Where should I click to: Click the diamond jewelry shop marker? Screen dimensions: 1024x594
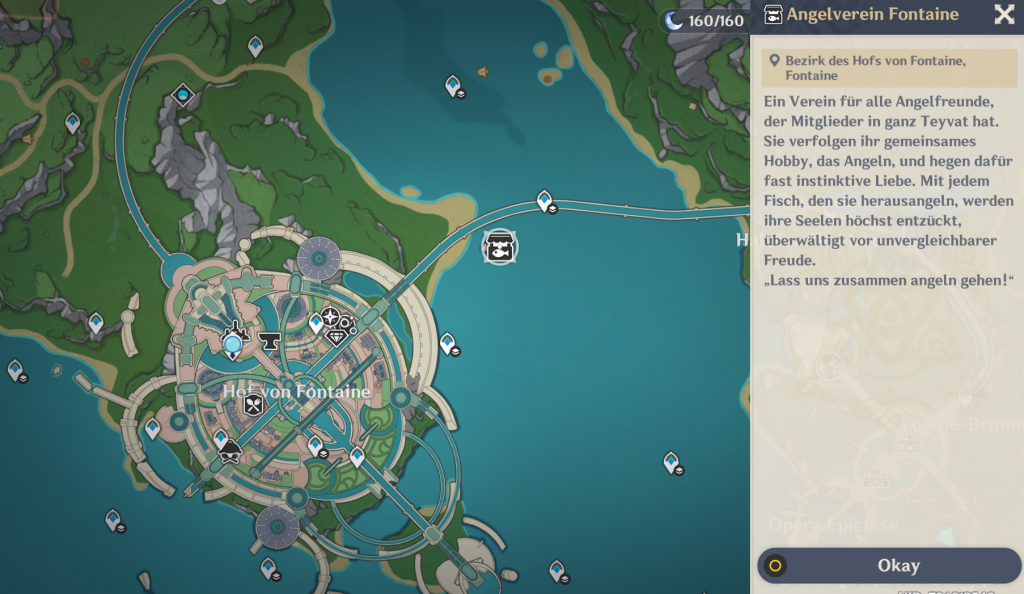click(x=336, y=337)
